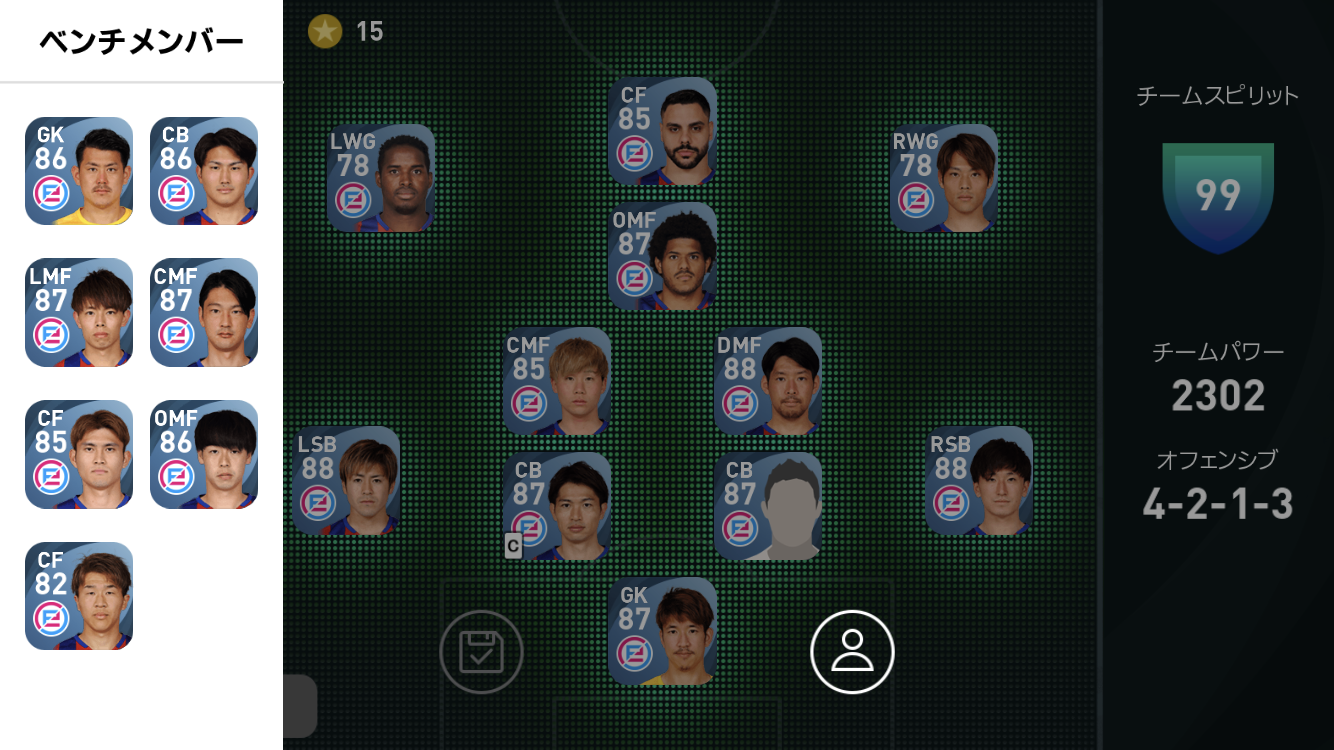This screenshot has width=1334, height=750.
Task: Select the starting CMF 85 midfielder
Action: pyautogui.click(x=557, y=381)
